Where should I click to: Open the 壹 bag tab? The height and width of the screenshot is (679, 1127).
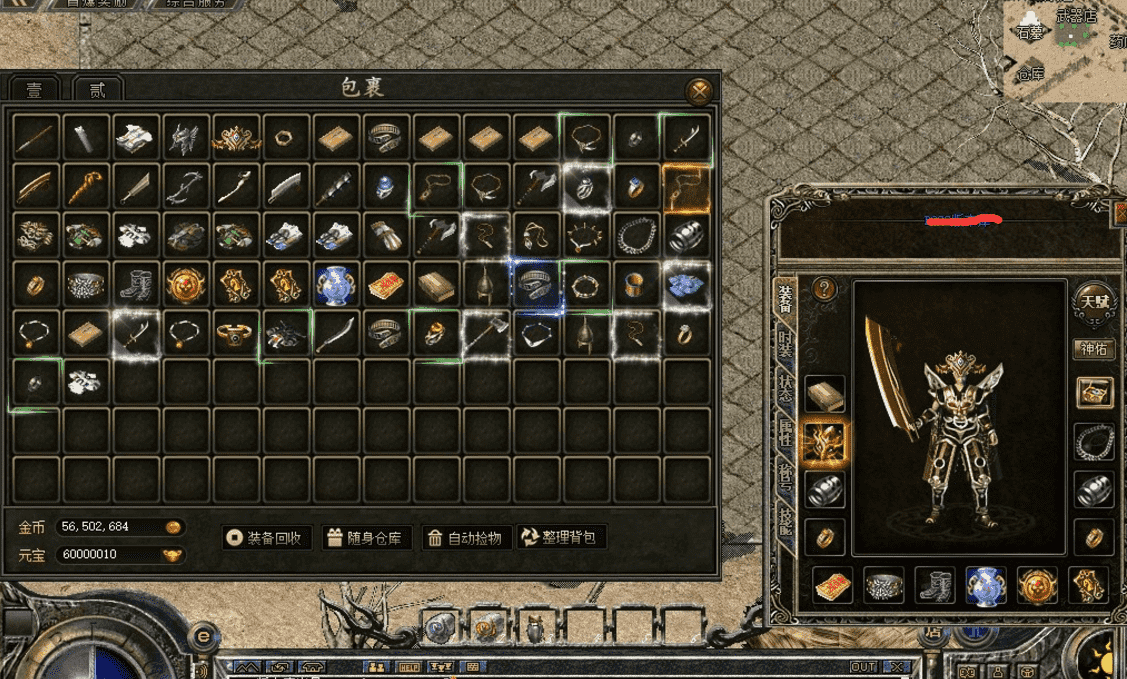tap(35, 90)
